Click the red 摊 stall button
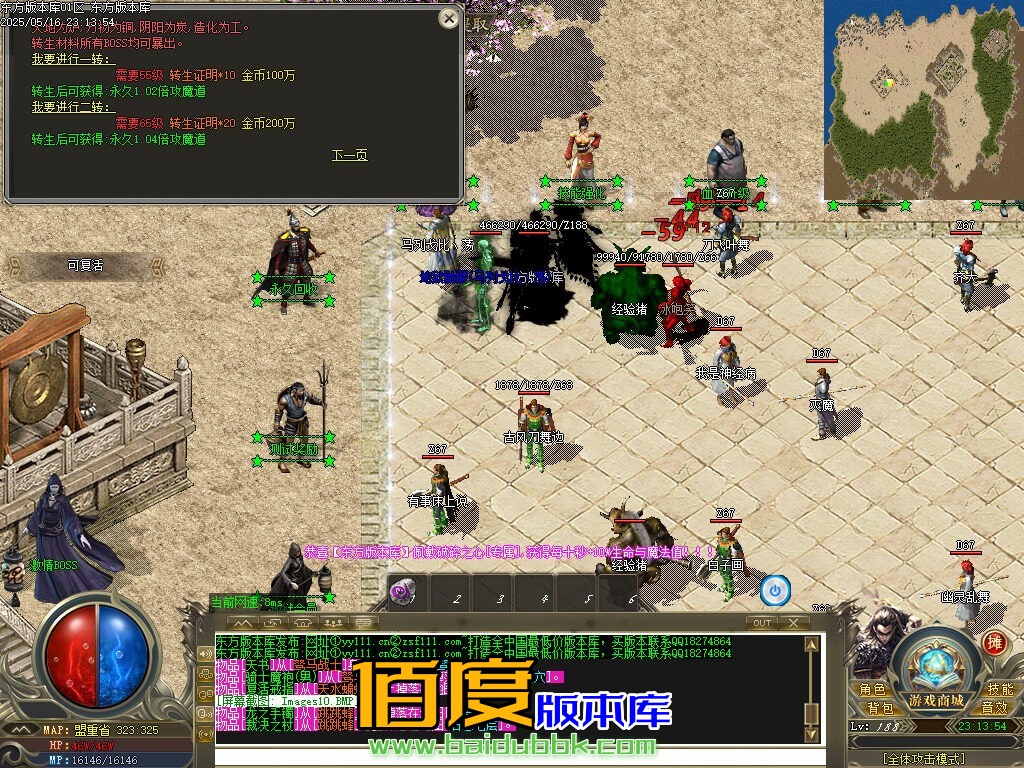The image size is (1024, 768). coord(993,642)
